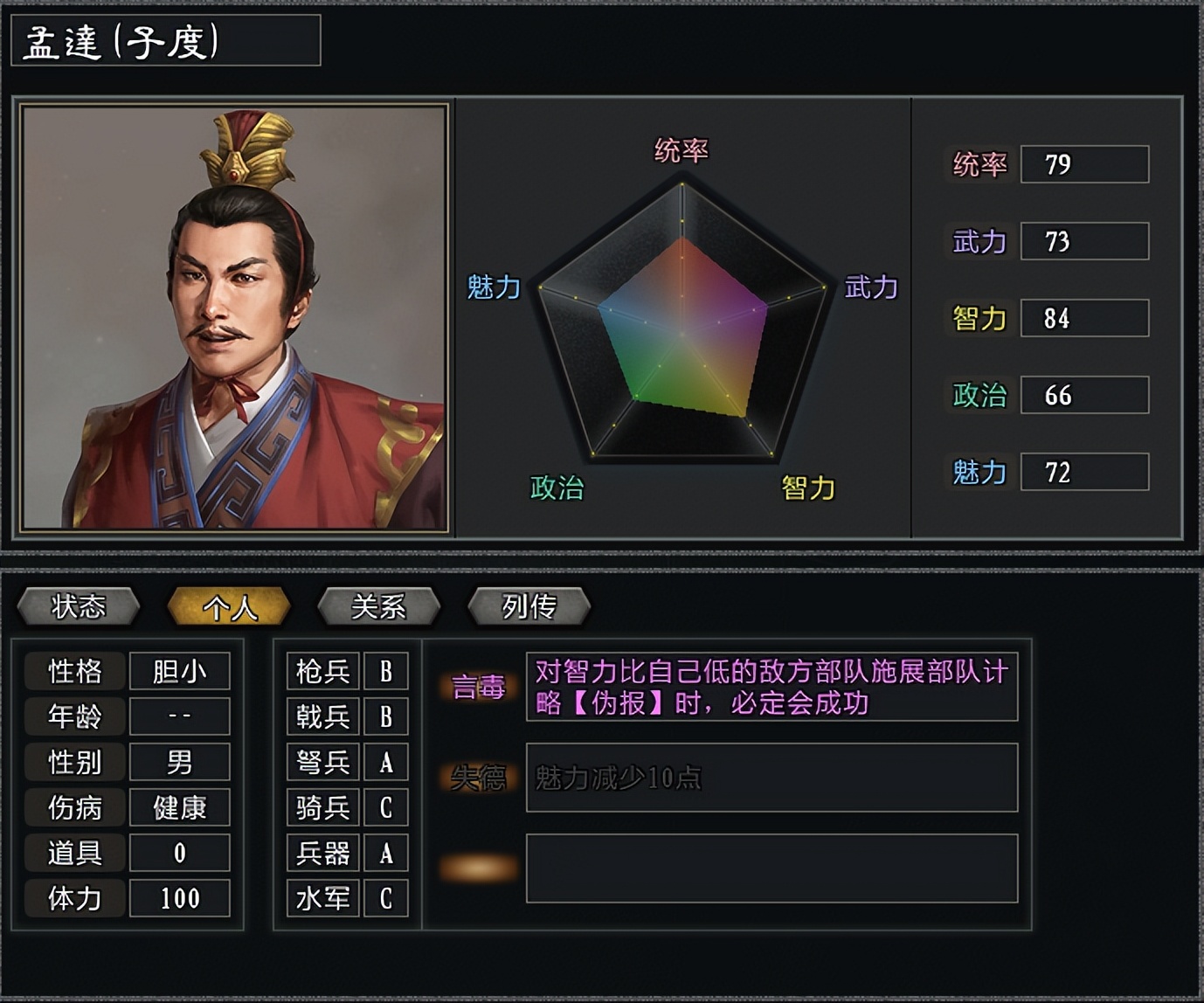Click the 兵器 A-rank proficiency badge
This screenshot has width=1204, height=1003.
pyautogui.click(x=387, y=852)
